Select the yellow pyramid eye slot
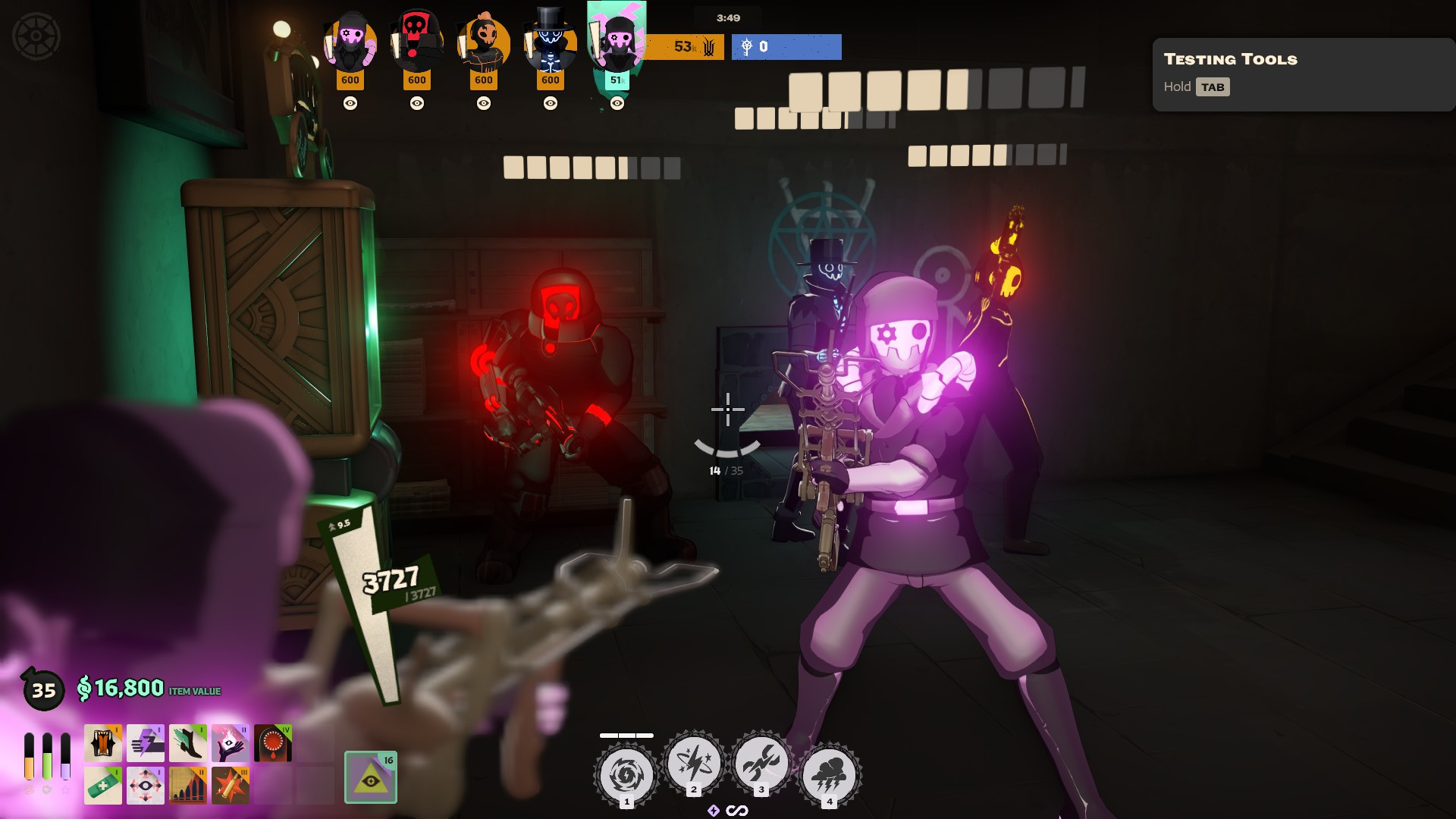 pyautogui.click(x=371, y=777)
